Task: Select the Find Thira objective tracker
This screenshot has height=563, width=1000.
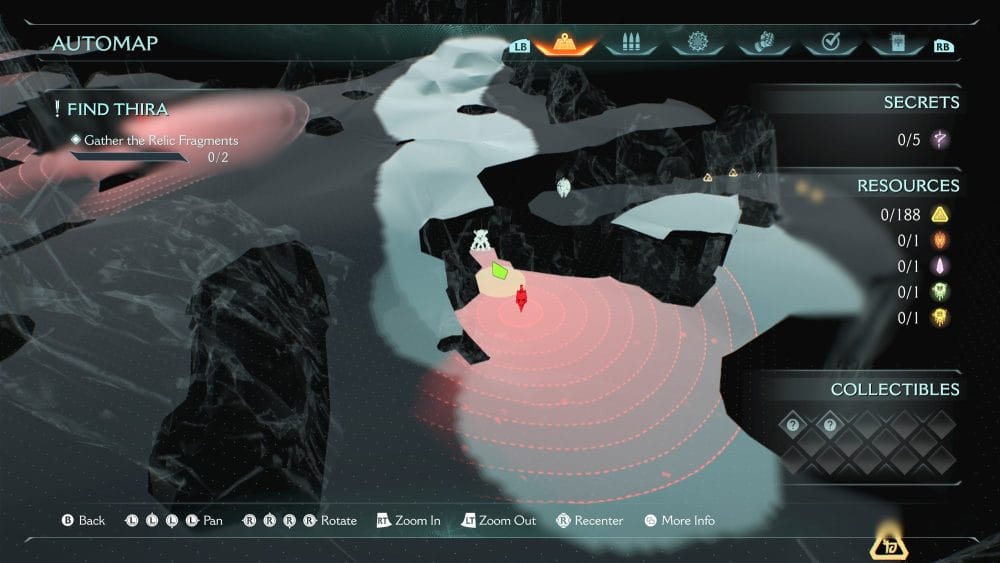Action: [112, 109]
